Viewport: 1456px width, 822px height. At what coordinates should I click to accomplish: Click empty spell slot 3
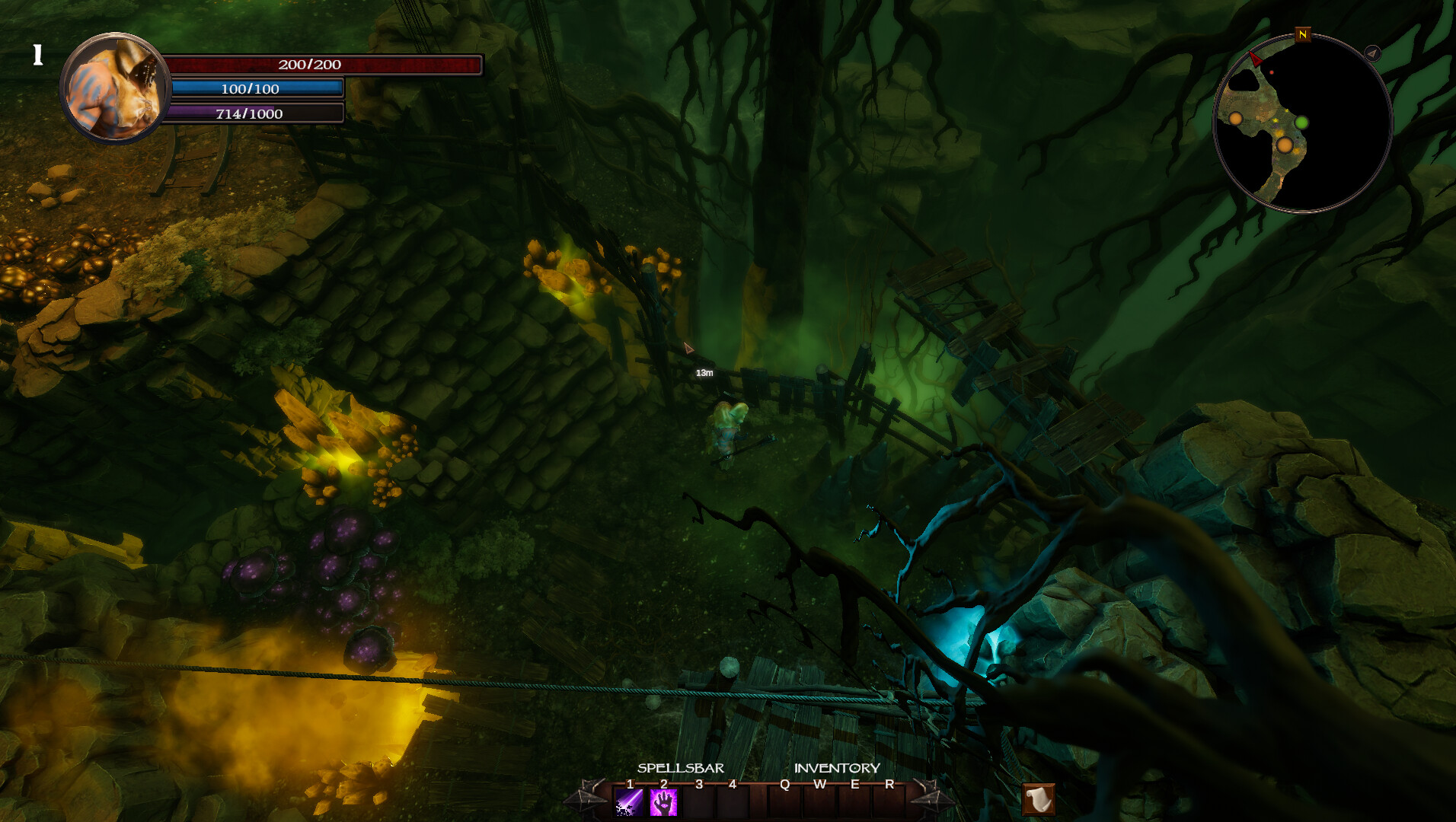[x=698, y=801]
